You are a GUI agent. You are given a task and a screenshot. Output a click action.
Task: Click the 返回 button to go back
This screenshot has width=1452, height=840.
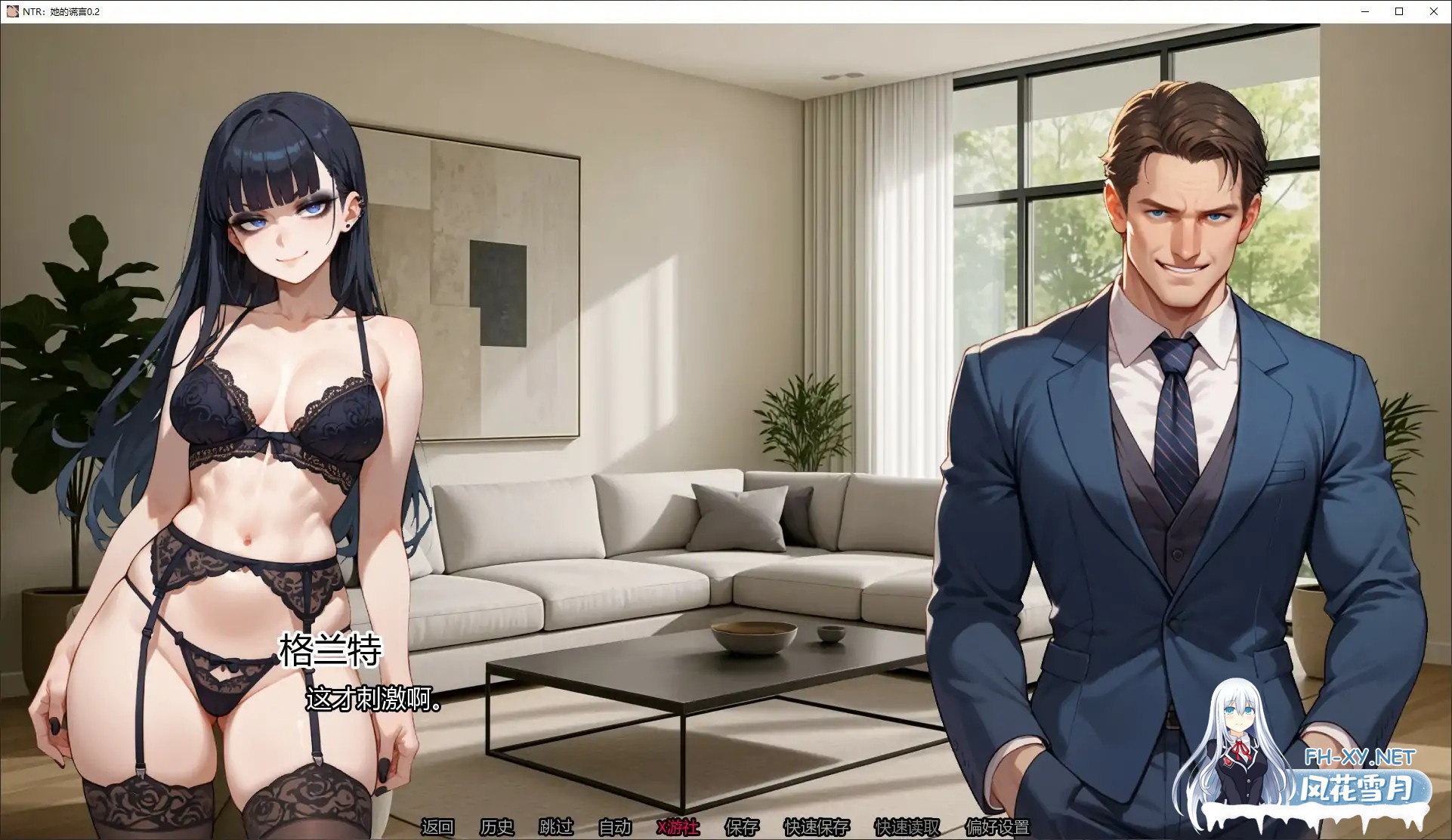click(438, 827)
